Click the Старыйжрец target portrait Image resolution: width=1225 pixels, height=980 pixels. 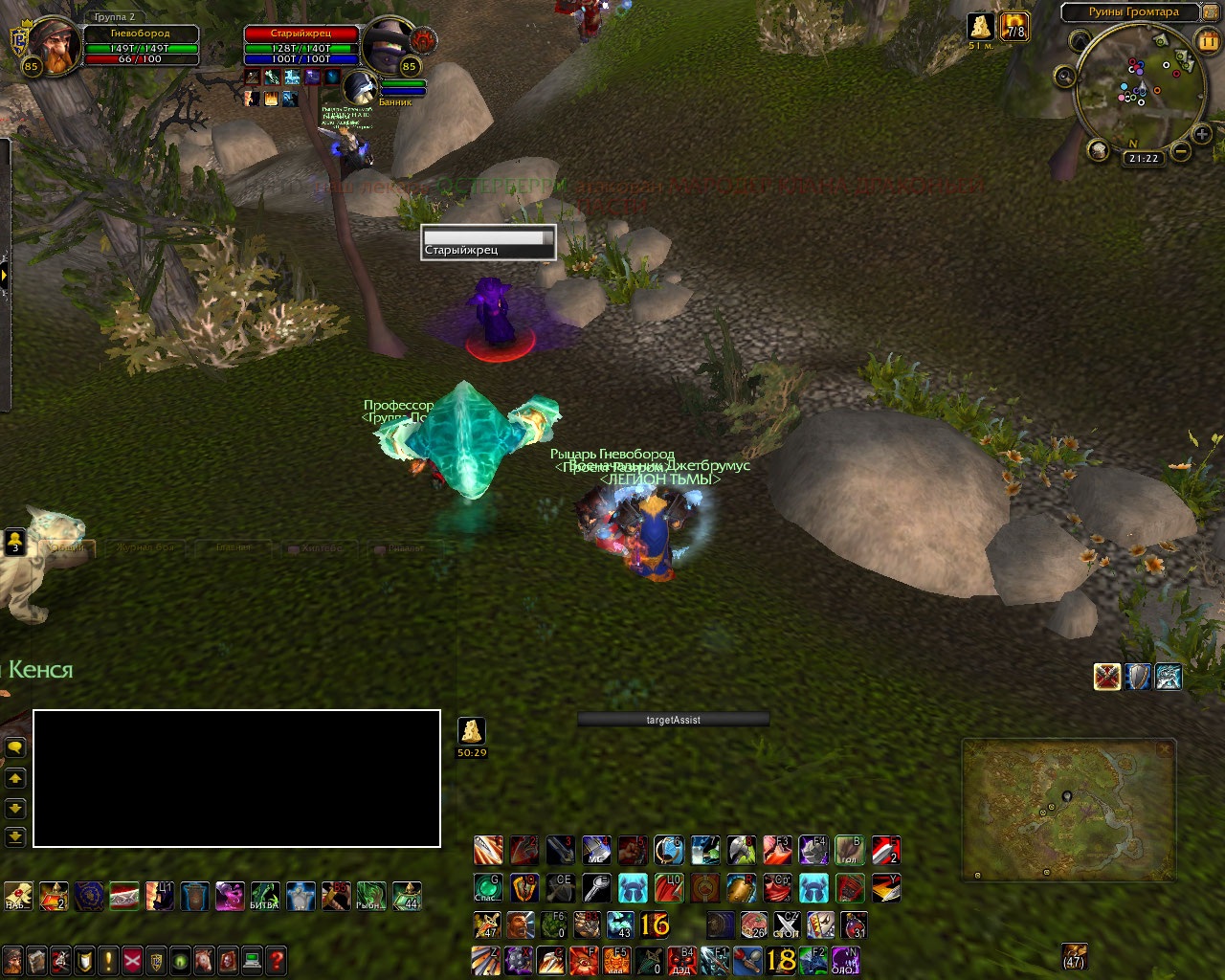pos(388,43)
